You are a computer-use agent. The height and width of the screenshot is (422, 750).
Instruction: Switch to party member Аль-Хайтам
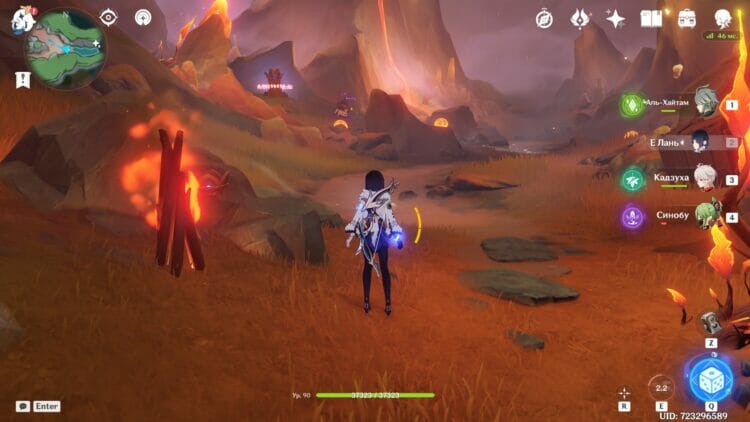705,104
